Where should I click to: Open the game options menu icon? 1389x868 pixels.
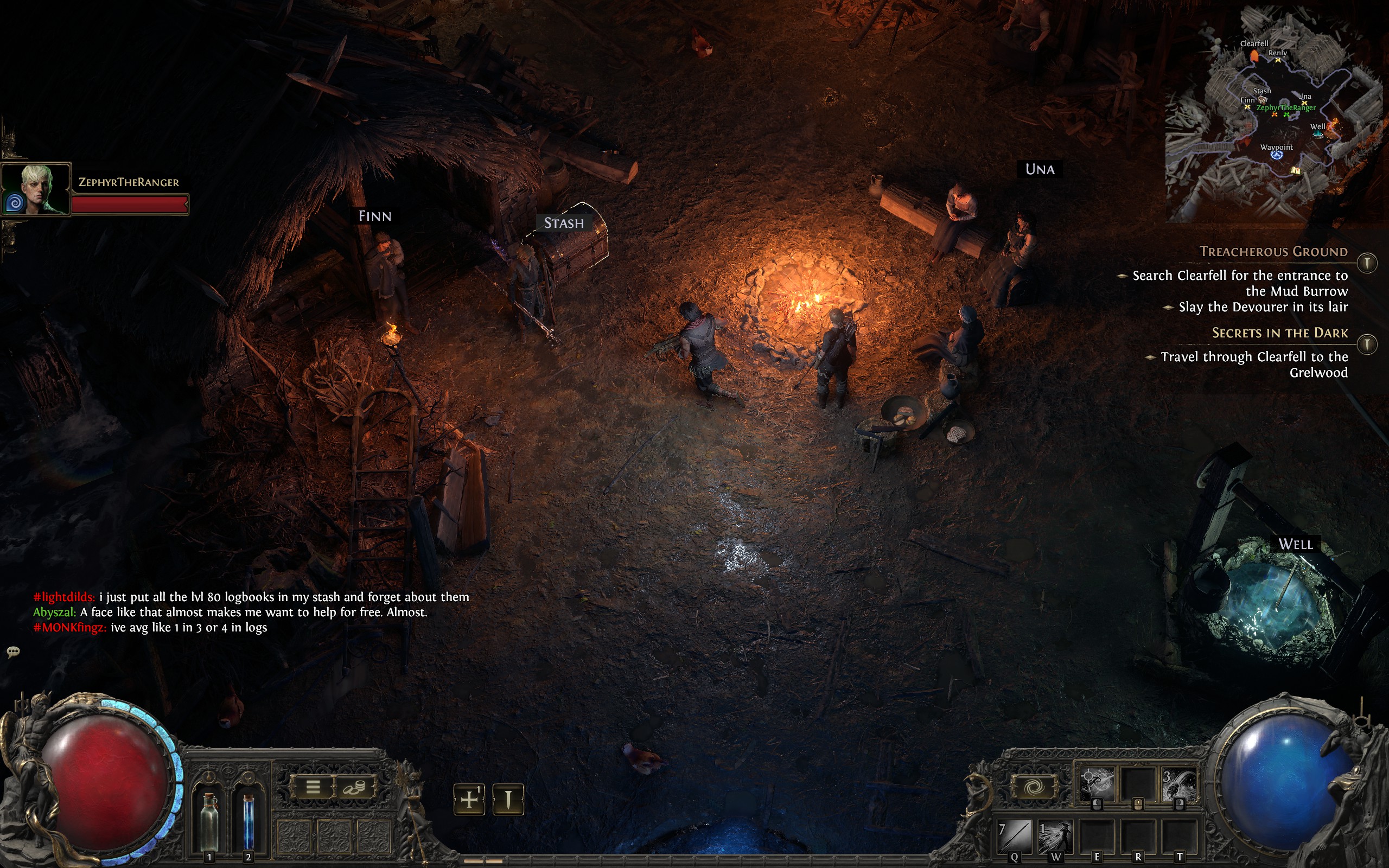(x=314, y=787)
